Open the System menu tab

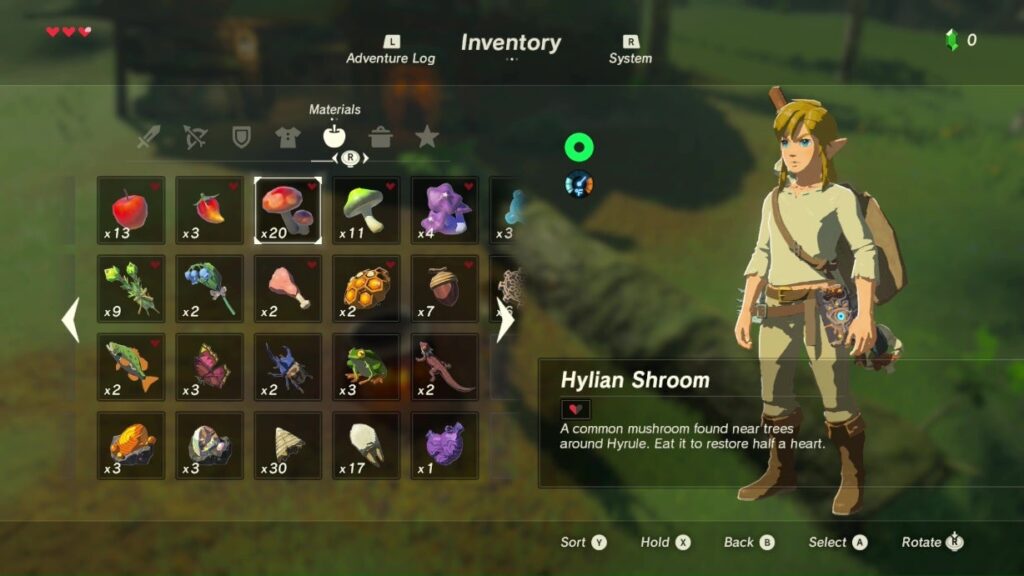click(630, 51)
